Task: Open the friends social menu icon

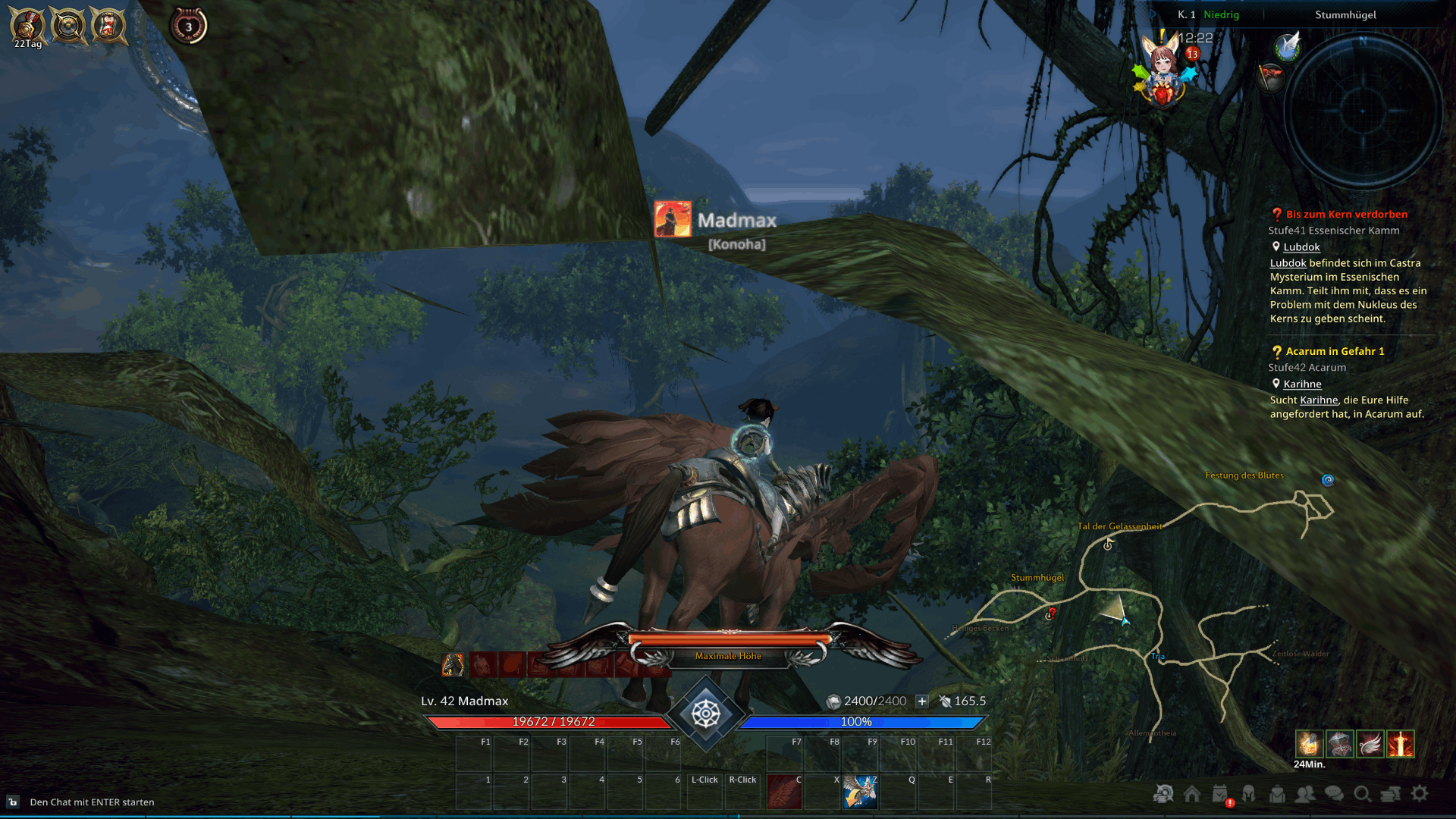Action: click(x=1305, y=793)
